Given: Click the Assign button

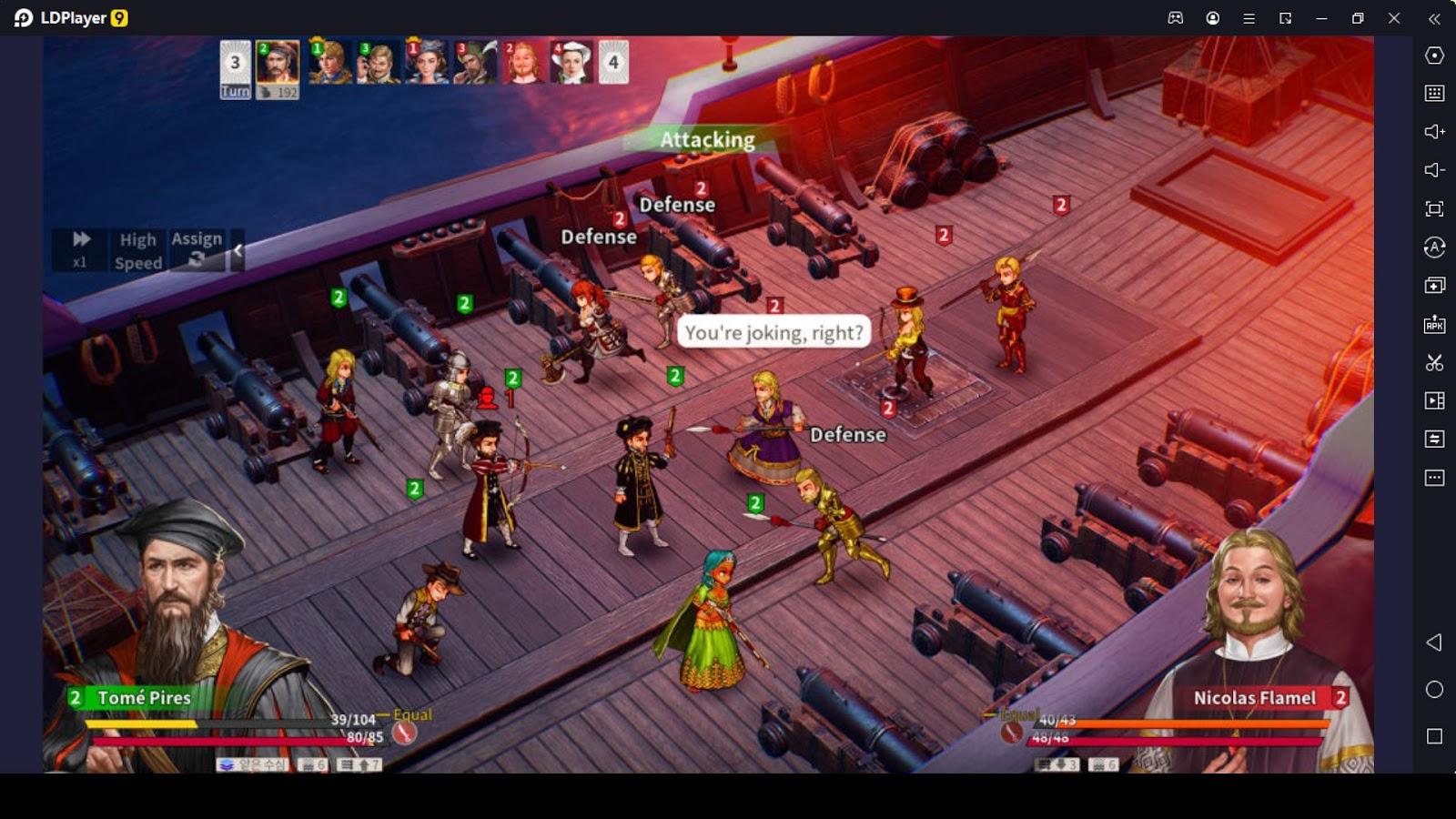Looking at the screenshot, I should pos(197,248).
